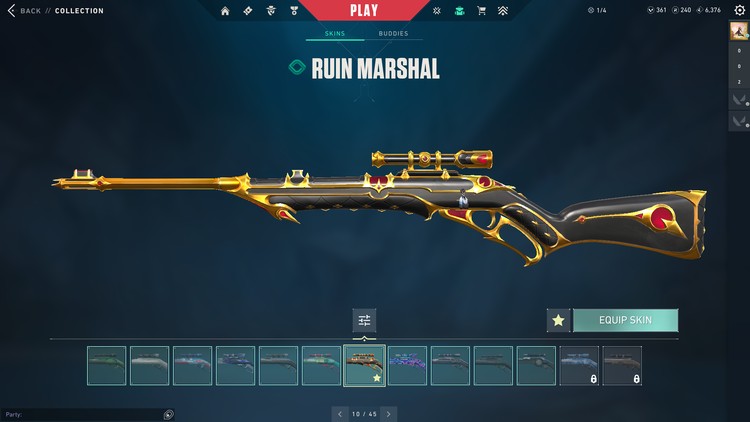Open the settings gear

(740, 10)
